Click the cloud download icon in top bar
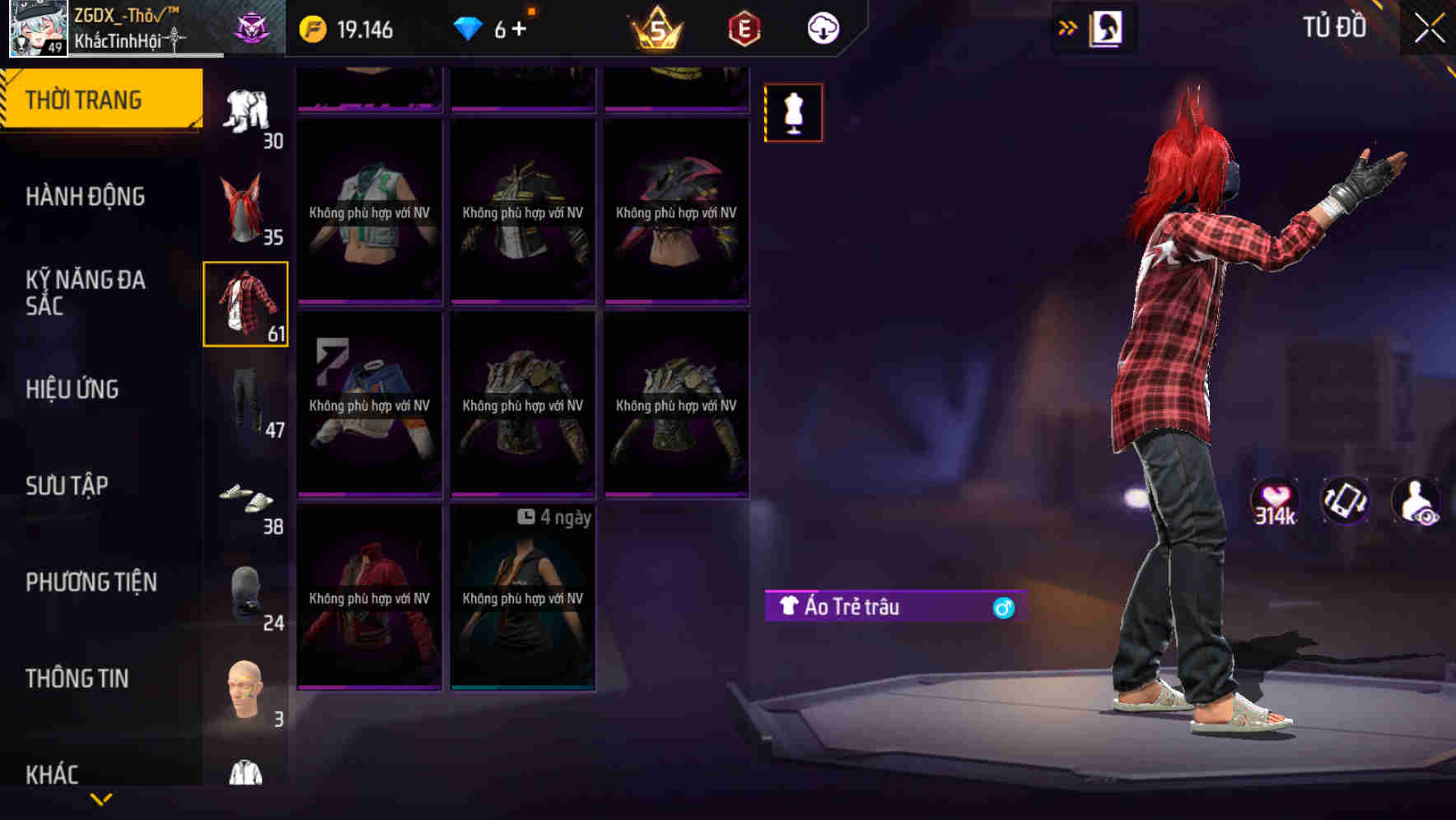Viewport: 1456px width, 820px height. (823, 27)
